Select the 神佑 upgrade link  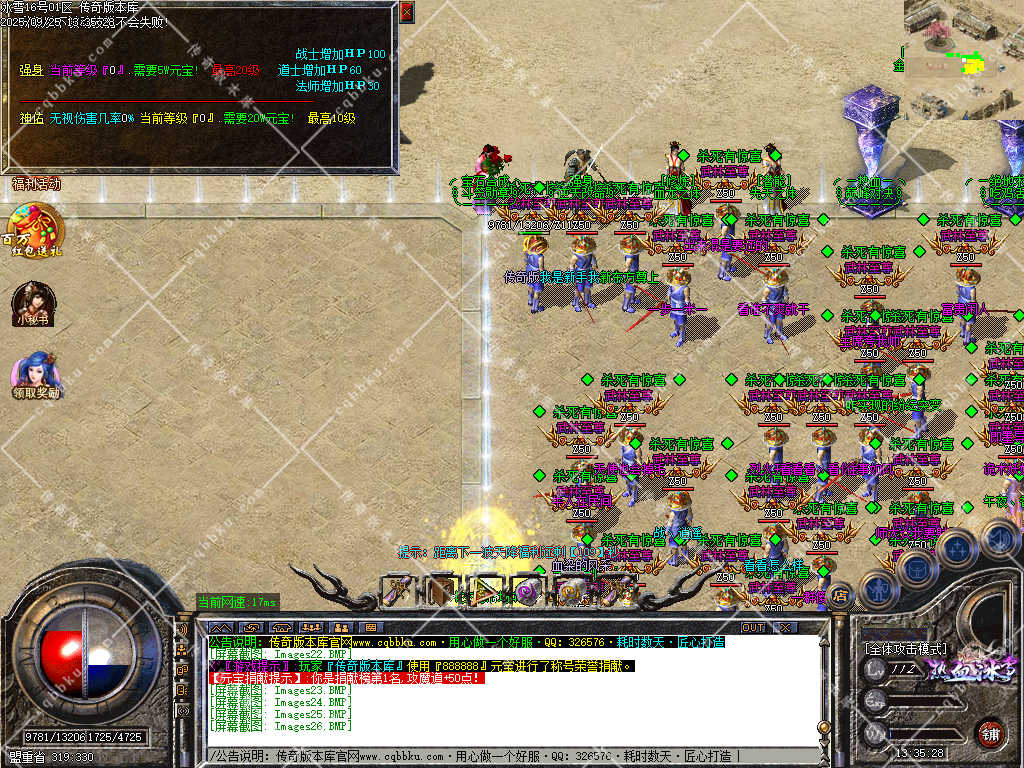[30, 118]
